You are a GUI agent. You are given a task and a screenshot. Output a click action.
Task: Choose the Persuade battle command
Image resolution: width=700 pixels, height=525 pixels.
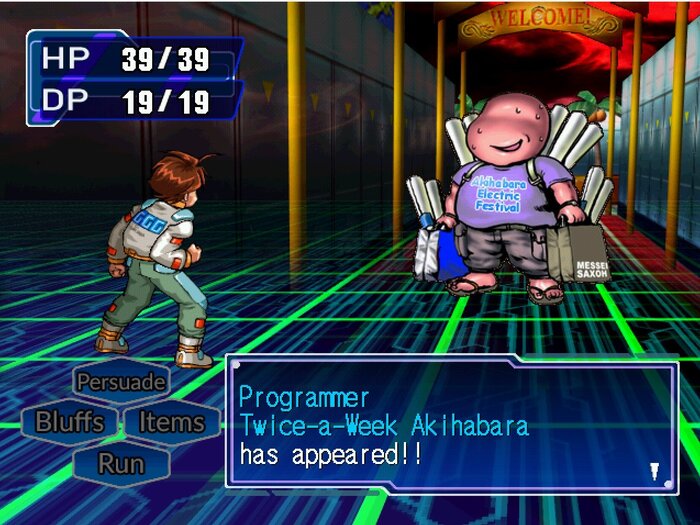(x=121, y=381)
